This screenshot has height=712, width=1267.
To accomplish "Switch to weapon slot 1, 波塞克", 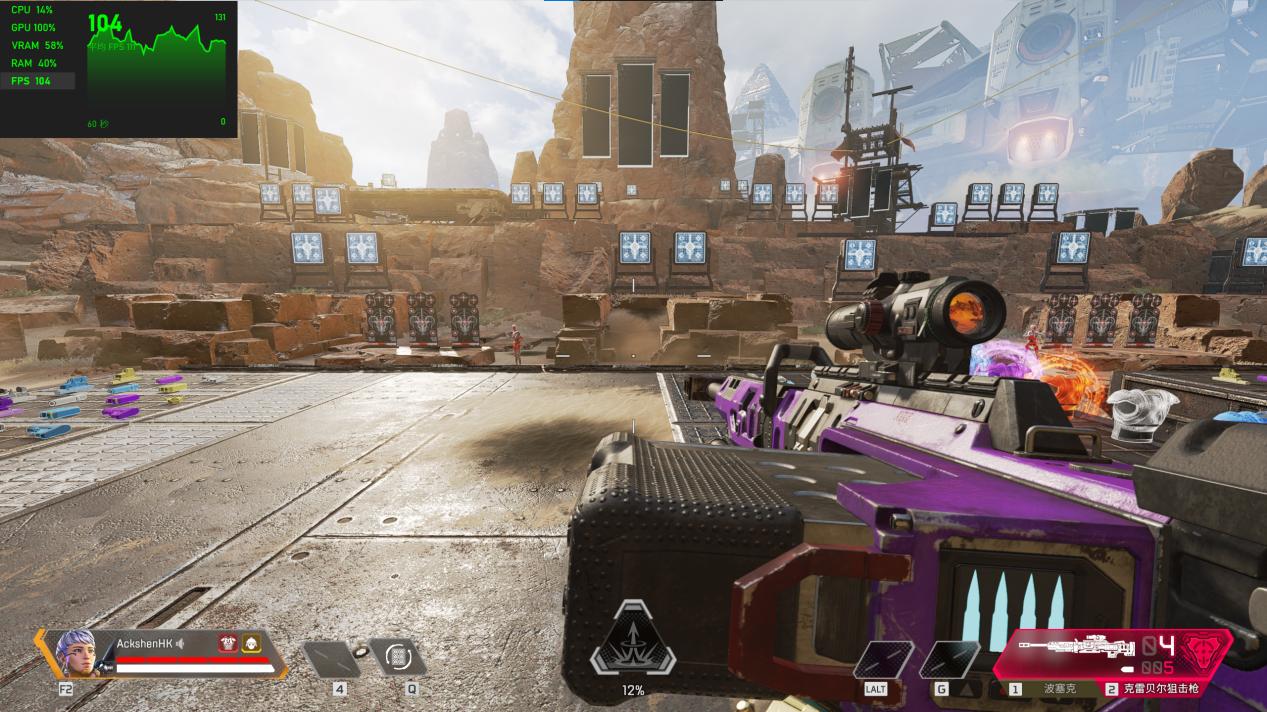I will [x=1048, y=689].
